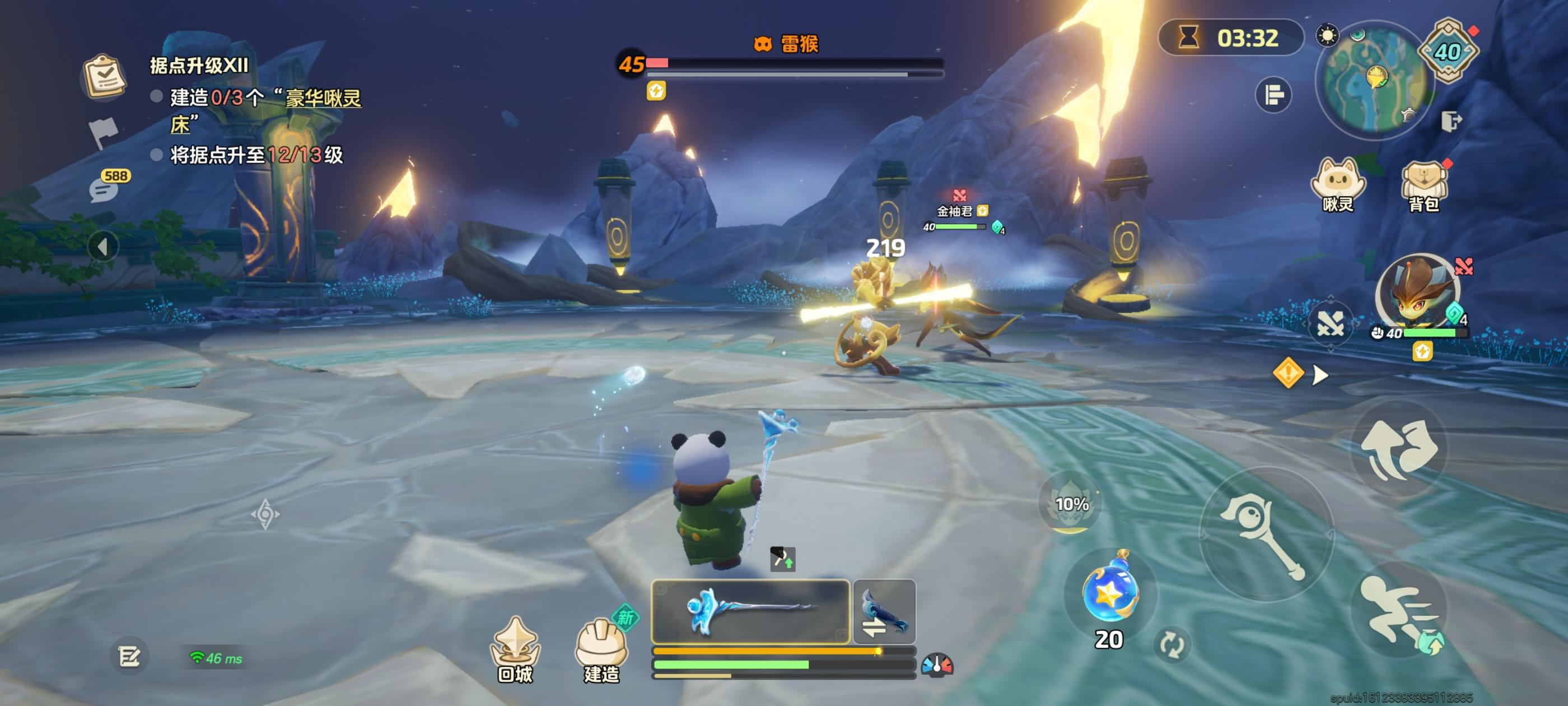Open the 背包 backpack
The image size is (1568, 706).
pos(1424,184)
